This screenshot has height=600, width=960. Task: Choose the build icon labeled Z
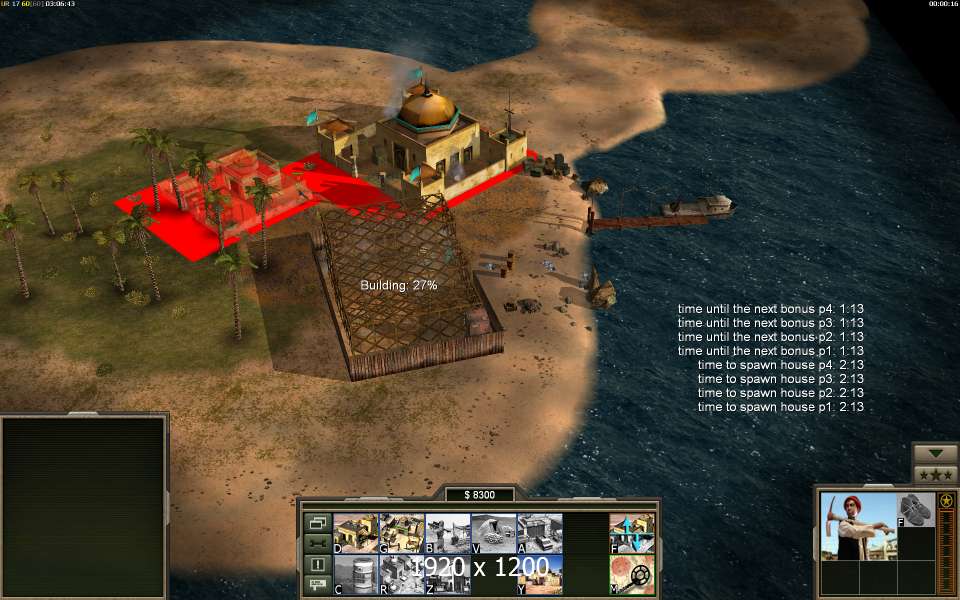pyautogui.click(x=447, y=575)
